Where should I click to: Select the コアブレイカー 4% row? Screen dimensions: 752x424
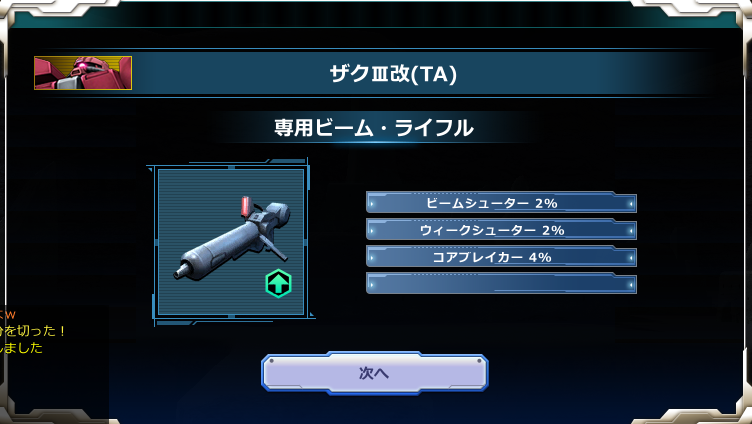[x=501, y=257]
